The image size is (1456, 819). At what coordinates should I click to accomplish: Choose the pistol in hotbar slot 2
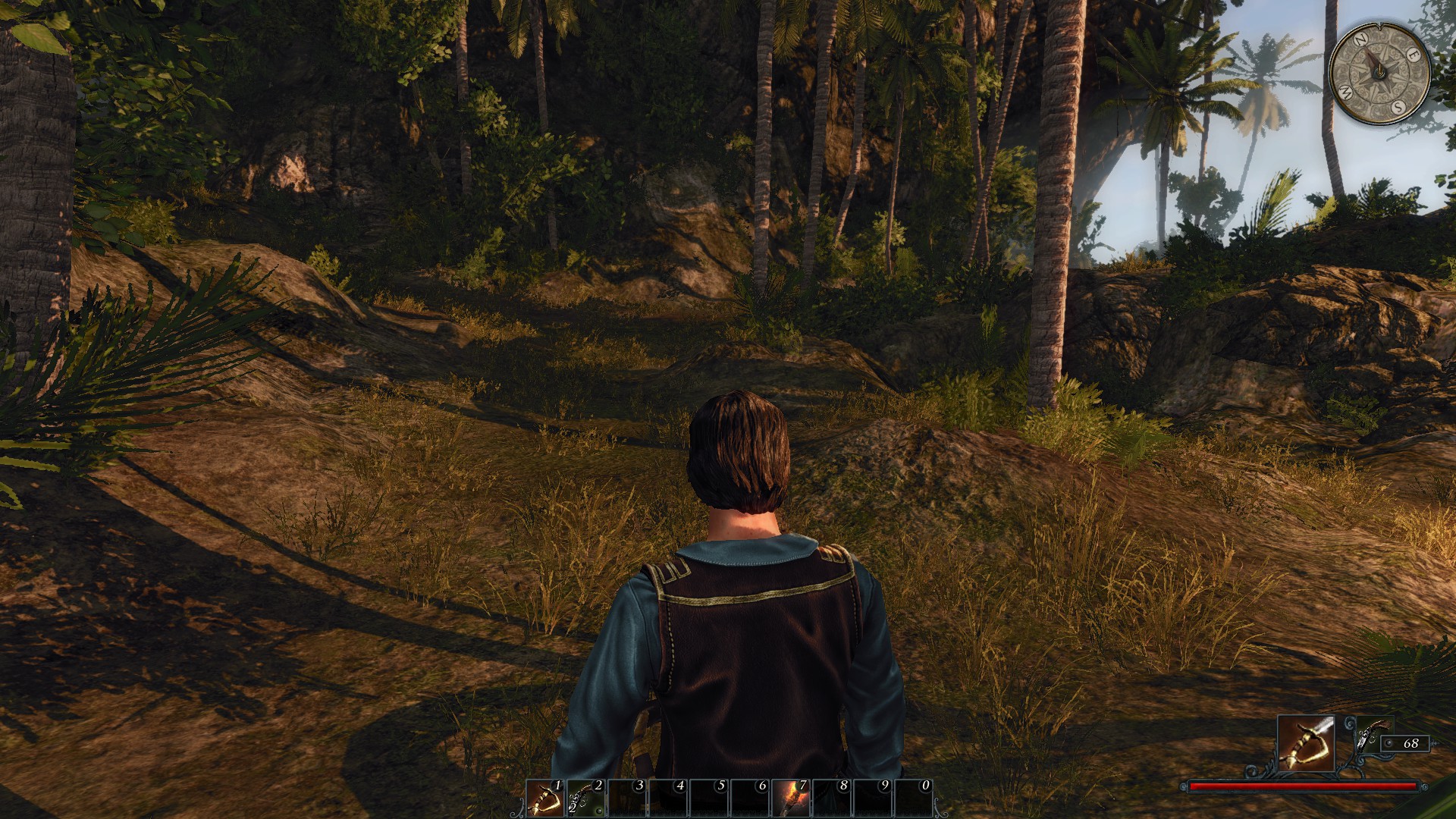tap(585, 798)
